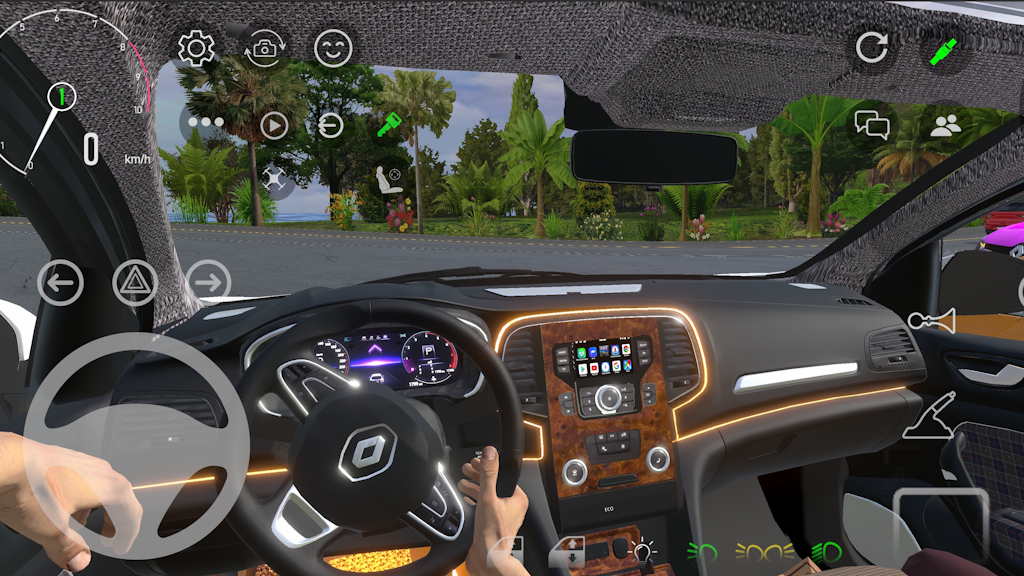
Task: Open the chat bubbles window
Action: [872, 125]
